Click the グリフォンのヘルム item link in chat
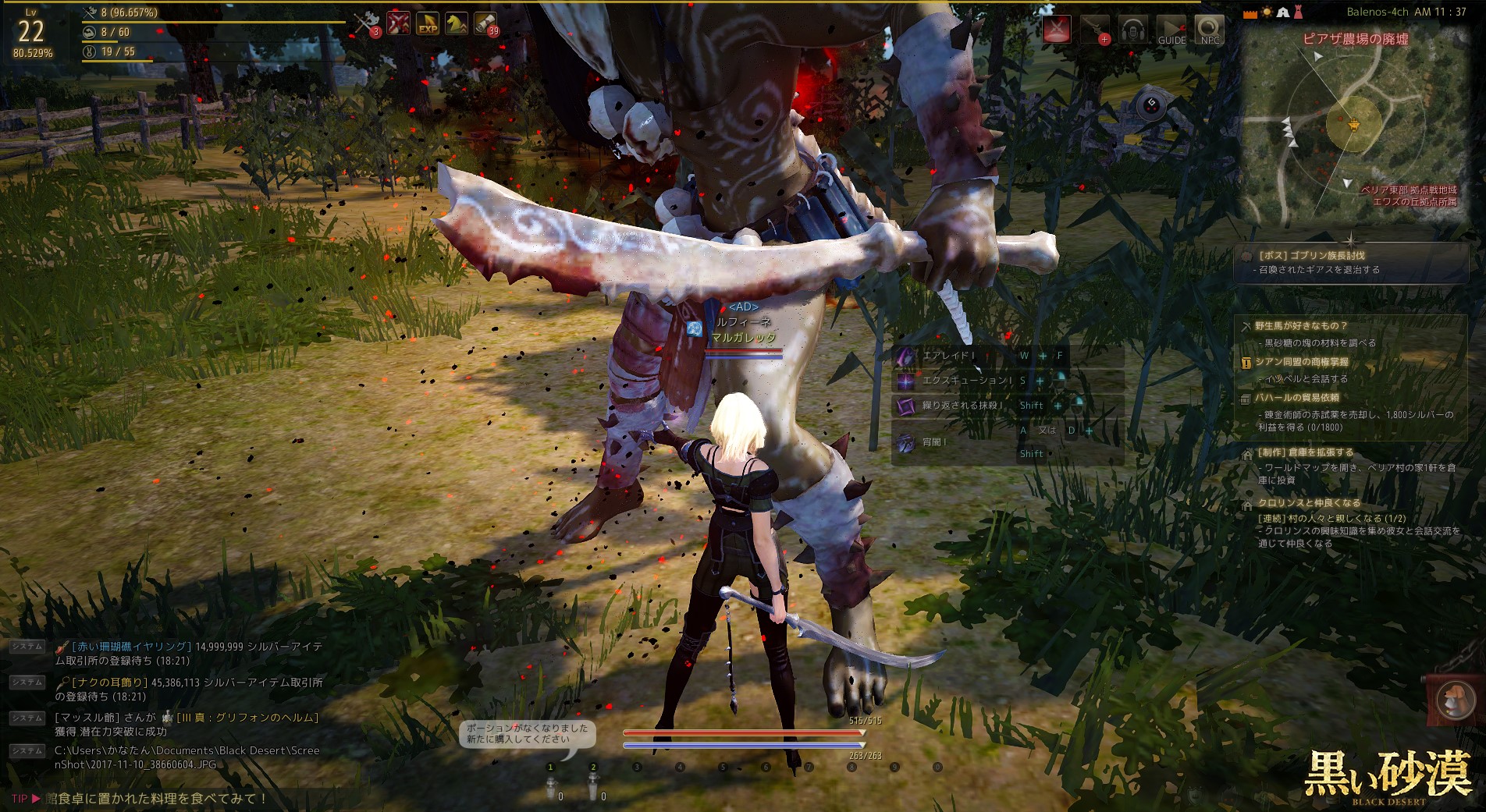The width and height of the screenshot is (1486, 812). click(x=247, y=718)
